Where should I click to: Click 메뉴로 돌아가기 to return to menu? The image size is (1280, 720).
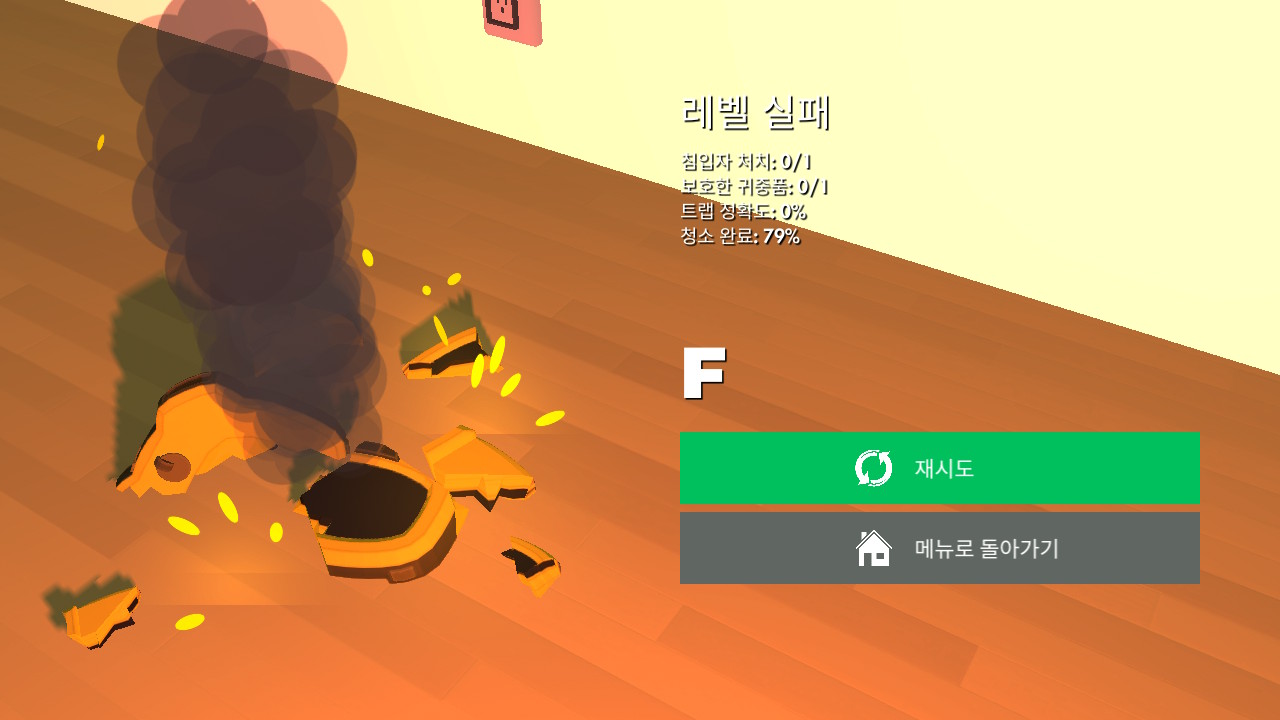940,547
